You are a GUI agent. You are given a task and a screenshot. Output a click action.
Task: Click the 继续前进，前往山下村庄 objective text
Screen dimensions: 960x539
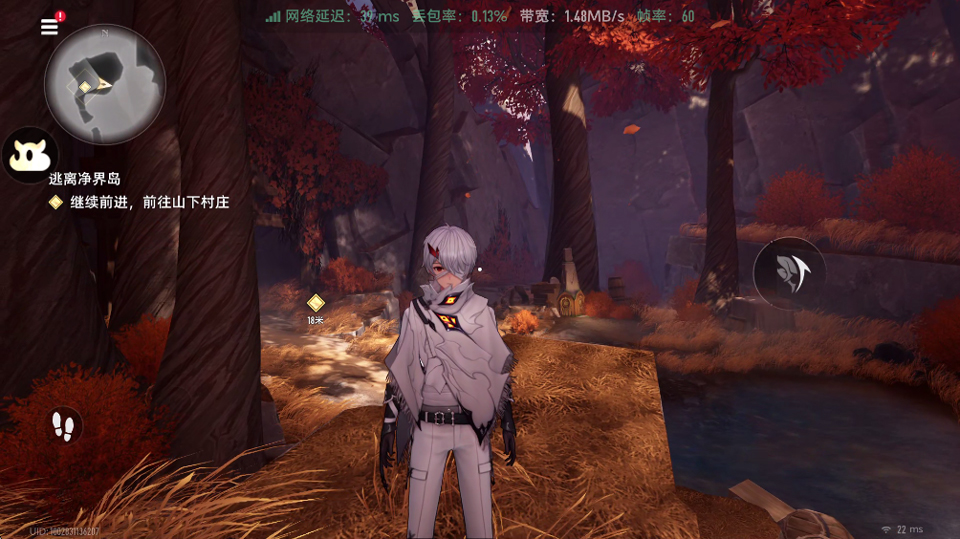[150, 202]
